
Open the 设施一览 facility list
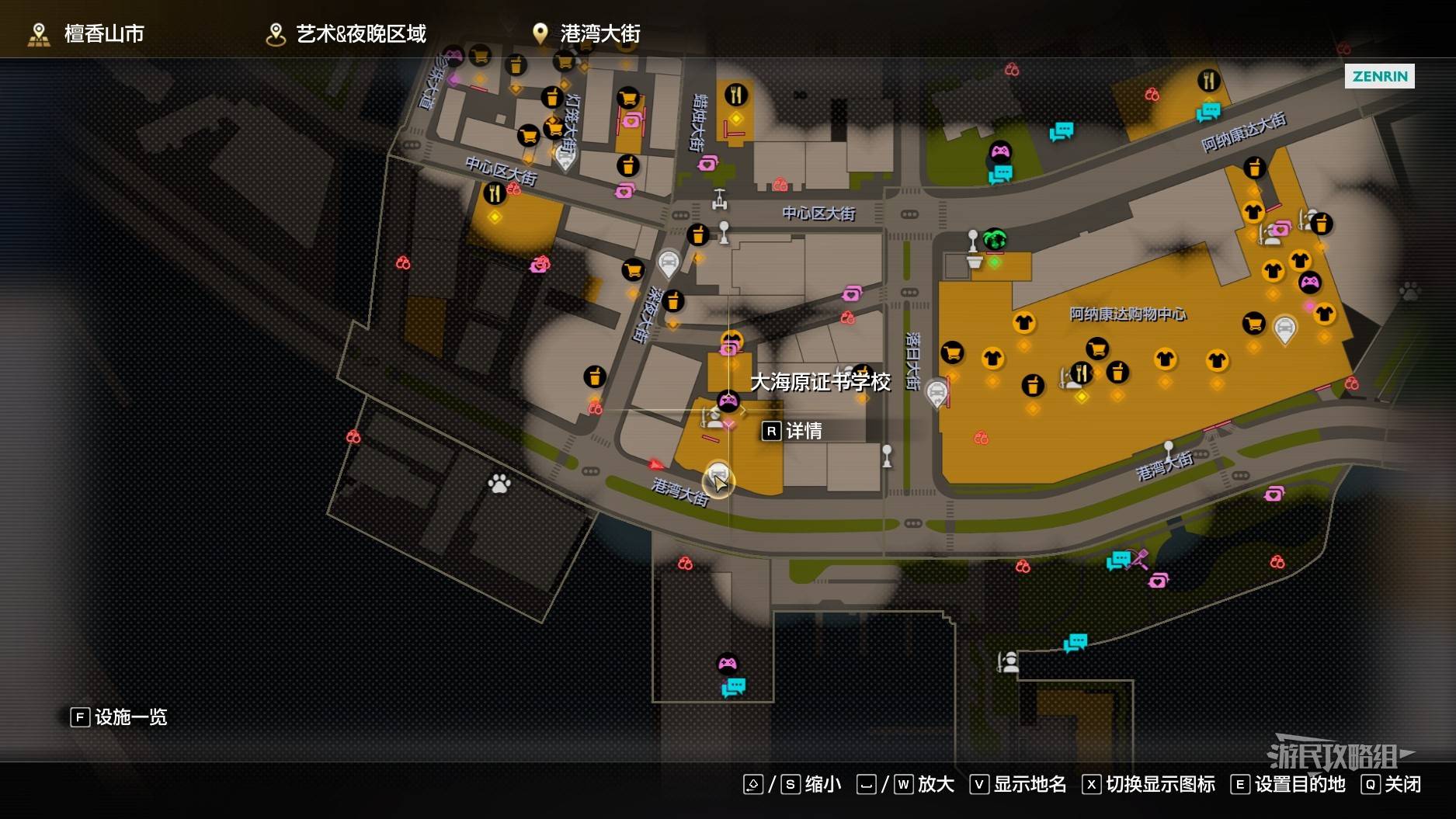(x=119, y=717)
